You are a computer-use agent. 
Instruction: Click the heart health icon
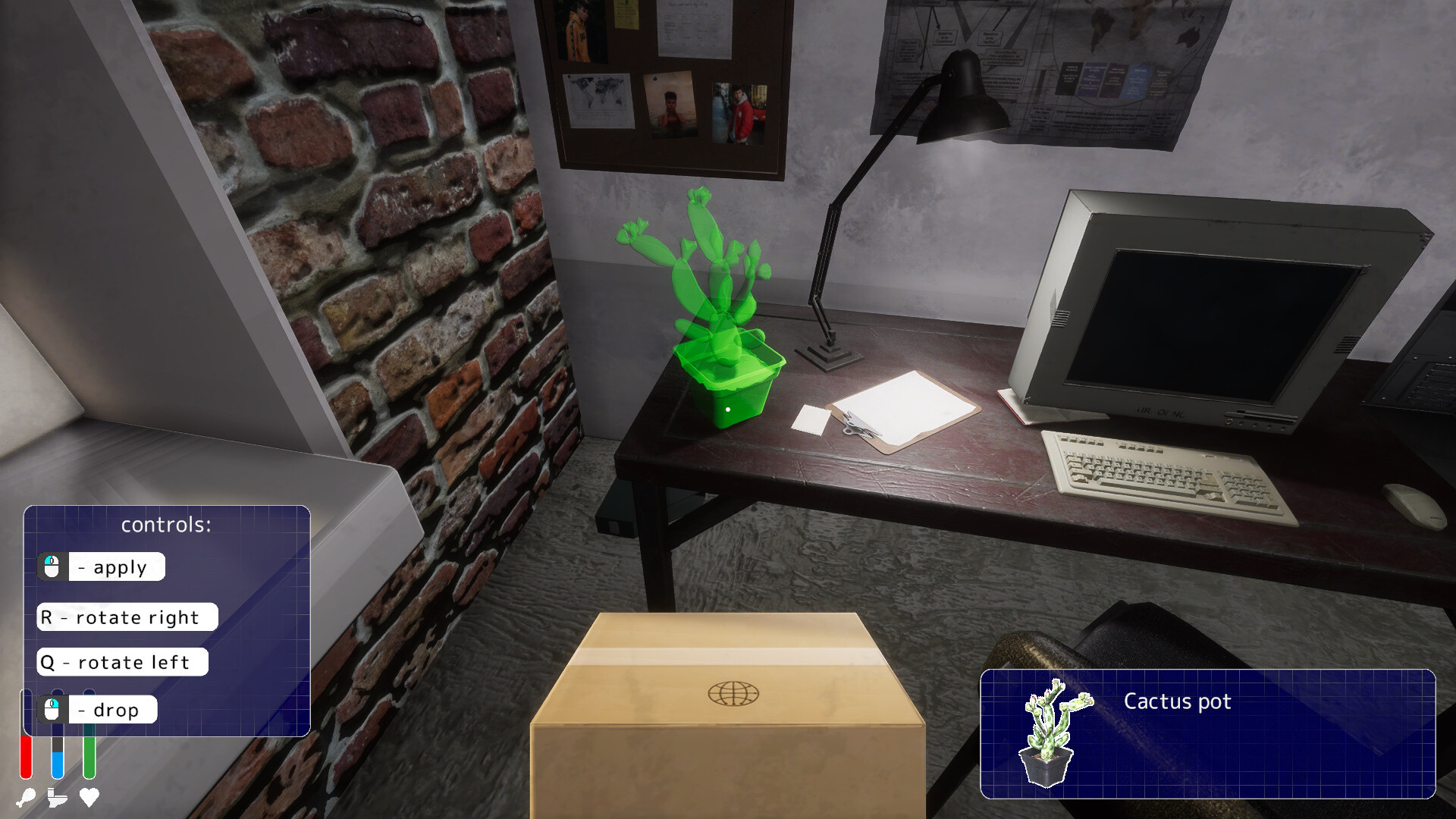pos(89,798)
